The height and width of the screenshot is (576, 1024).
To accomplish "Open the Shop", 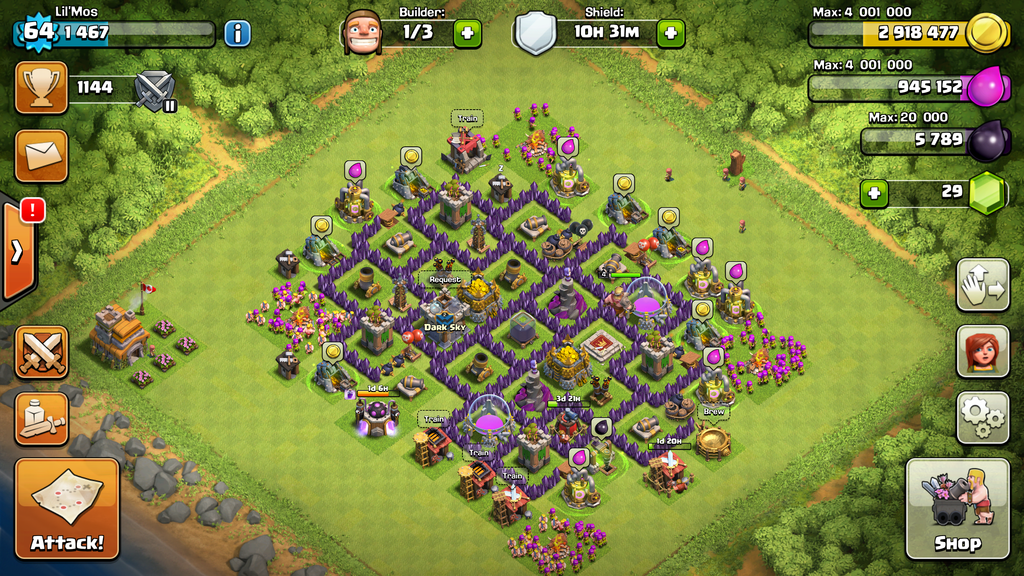I will pyautogui.click(x=957, y=508).
